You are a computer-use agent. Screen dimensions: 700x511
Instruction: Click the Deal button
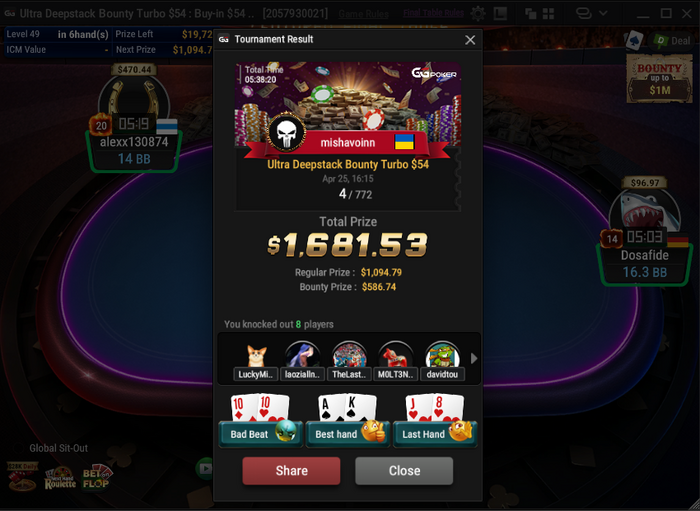[x=671, y=41]
